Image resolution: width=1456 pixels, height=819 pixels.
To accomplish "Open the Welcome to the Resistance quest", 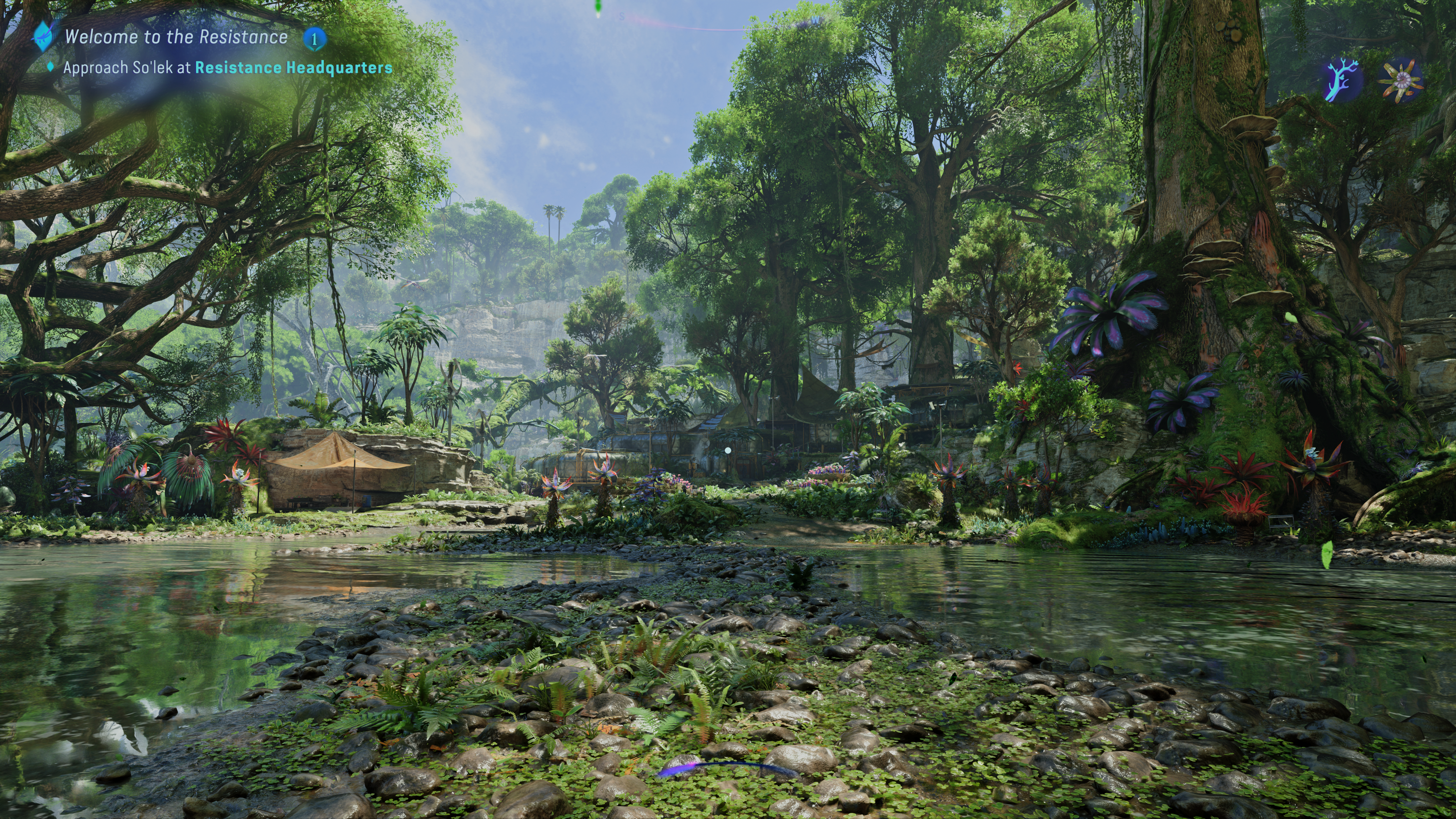I will click(x=176, y=37).
